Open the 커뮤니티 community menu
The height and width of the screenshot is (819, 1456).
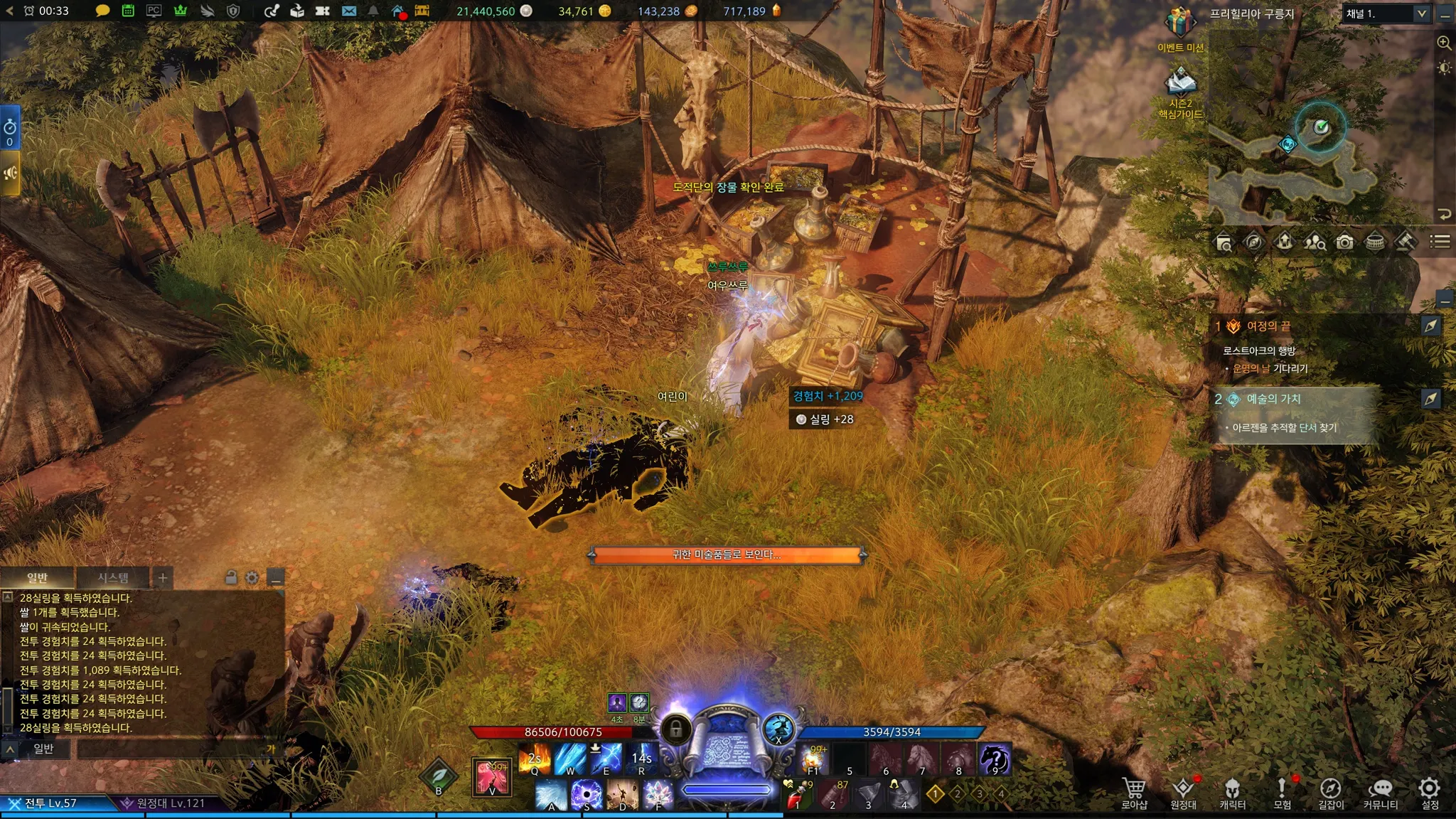click(1380, 792)
